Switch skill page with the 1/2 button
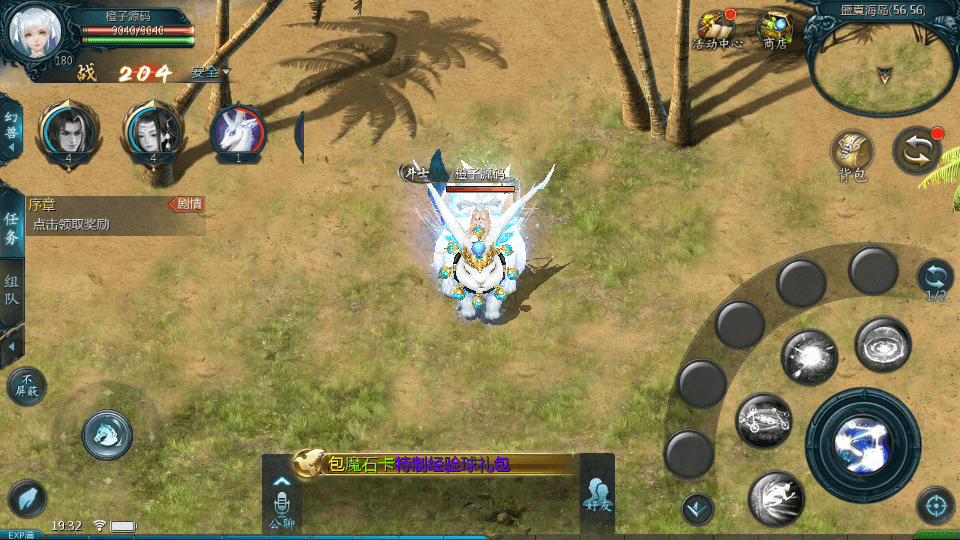This screenshot has height=540, width=960. 935,278
